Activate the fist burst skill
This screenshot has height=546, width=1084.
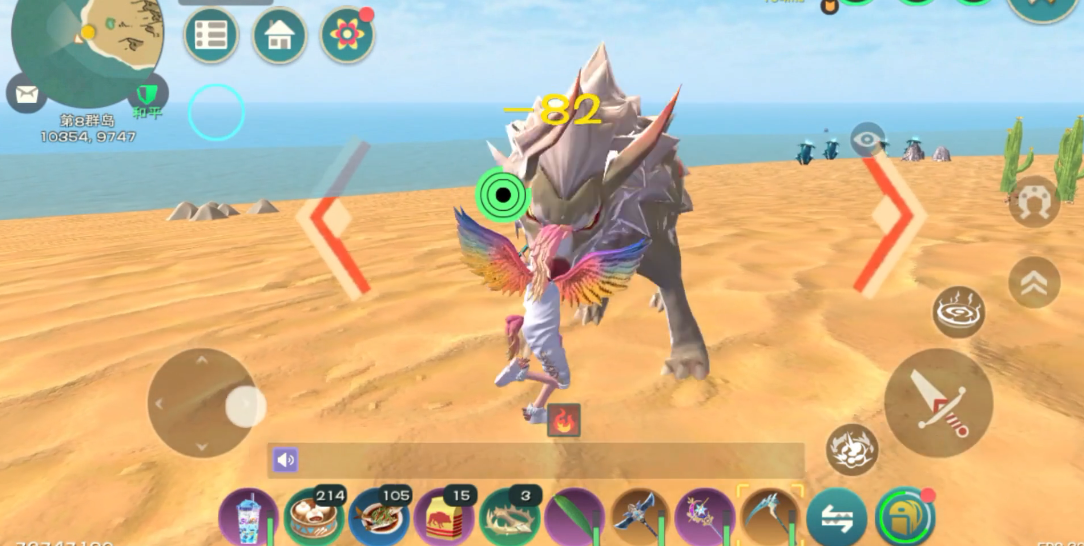coord(852,449)
